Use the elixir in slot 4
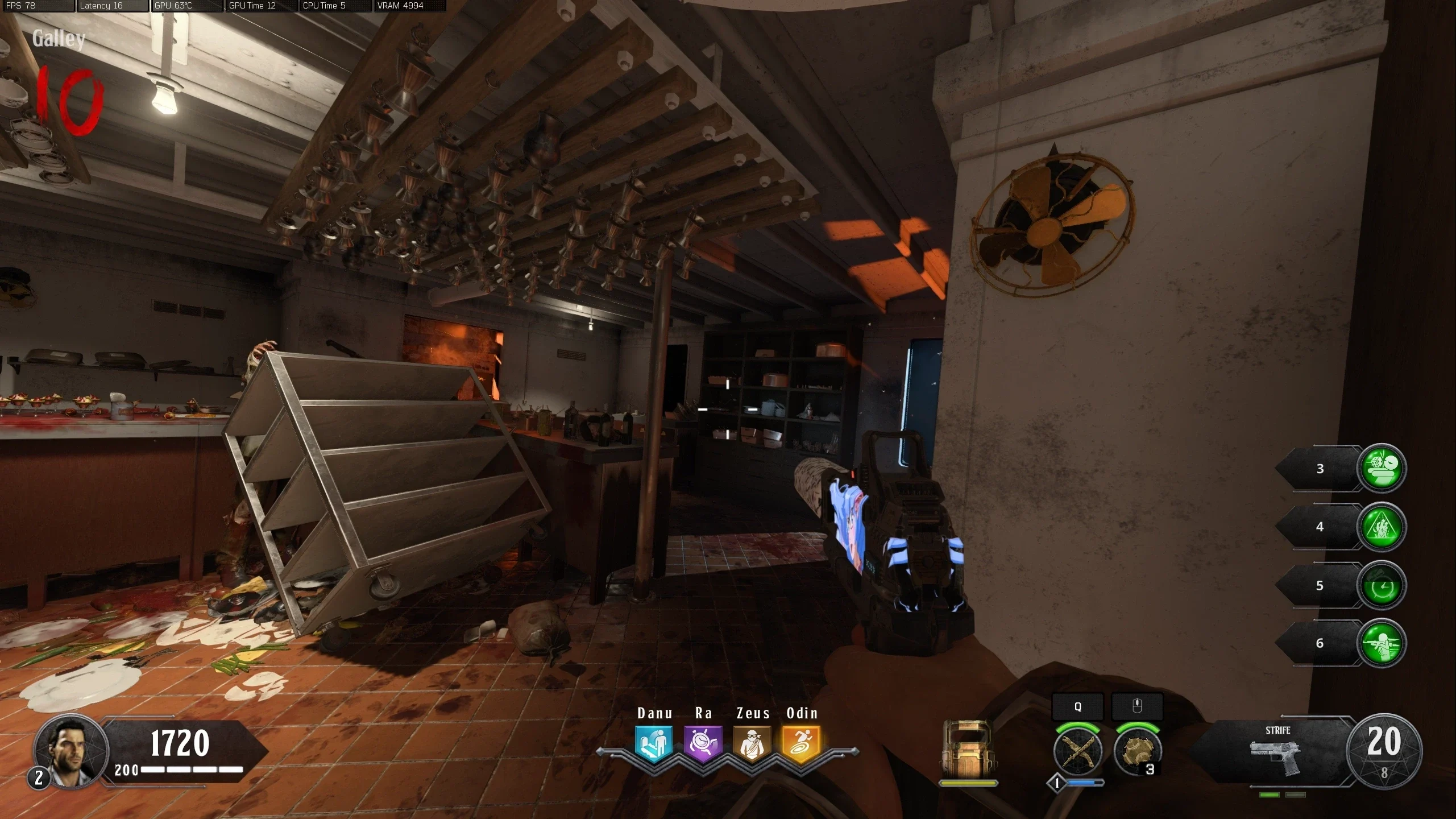The height and width of the screenshot is (819, 1456). click(x=1382, y=527)
